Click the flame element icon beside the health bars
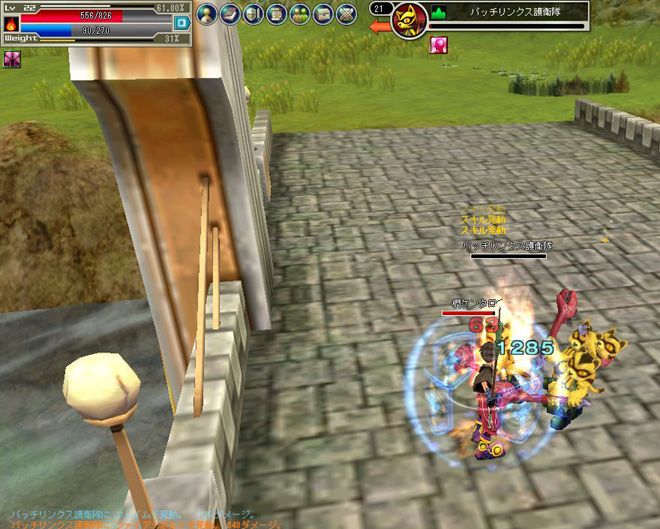 click(x=11, y=23)
